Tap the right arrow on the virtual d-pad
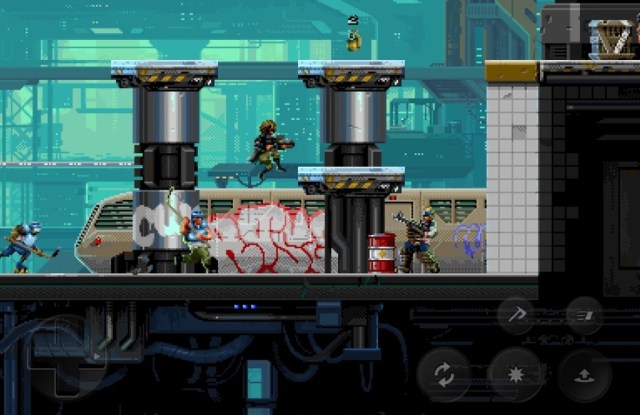This screenshot has height=415, width=640. [x=97, y=355]
